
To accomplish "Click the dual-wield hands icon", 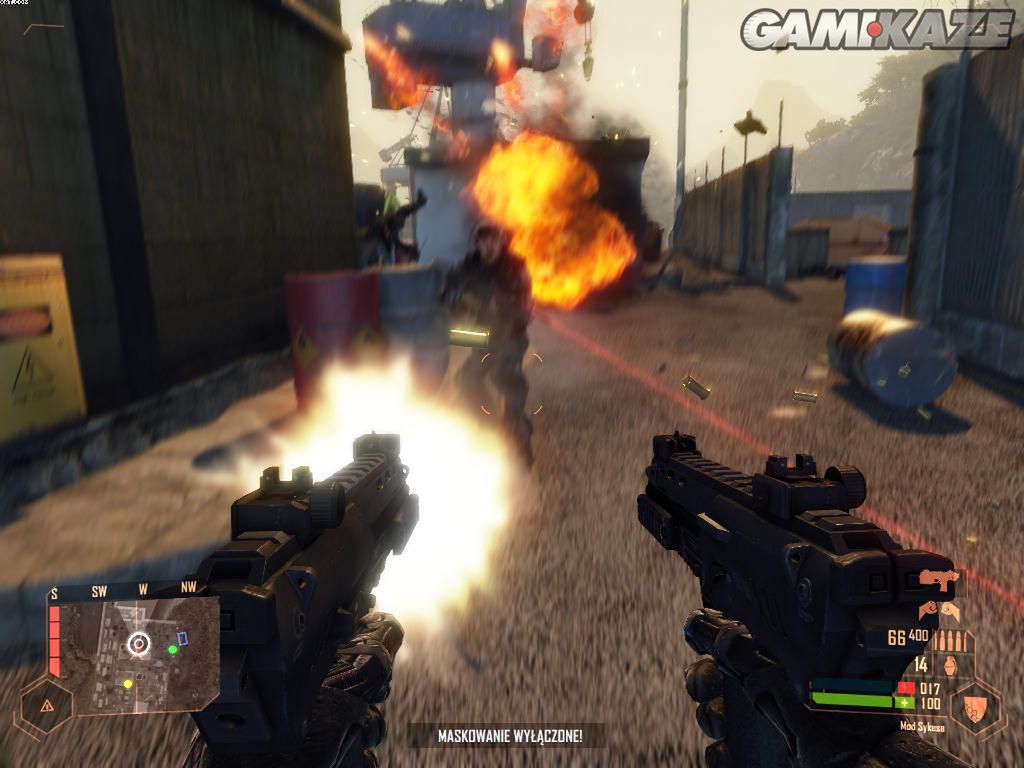I will coord(938,609).
